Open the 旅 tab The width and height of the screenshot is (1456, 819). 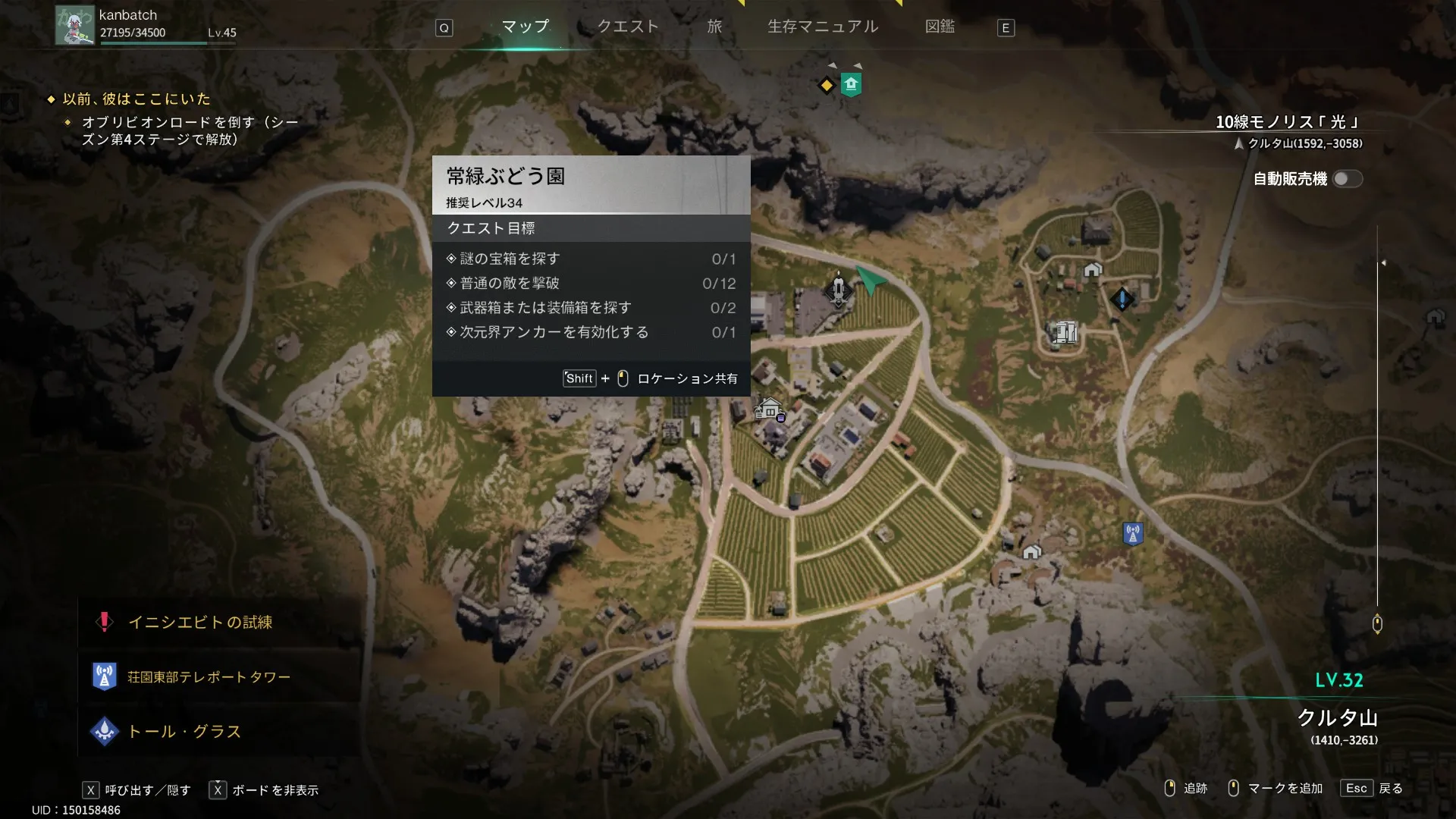click(714, 27)
